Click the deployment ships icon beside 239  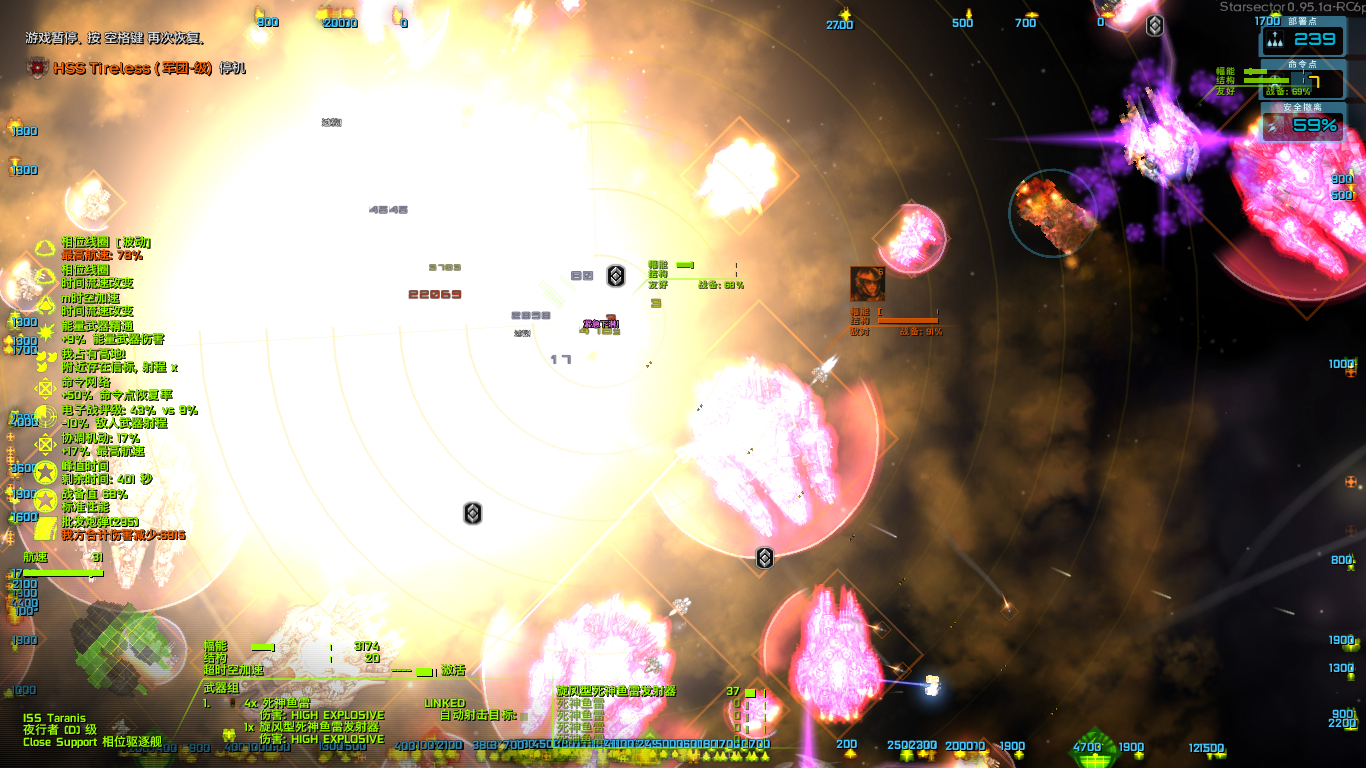click(x=1275, y=40)
